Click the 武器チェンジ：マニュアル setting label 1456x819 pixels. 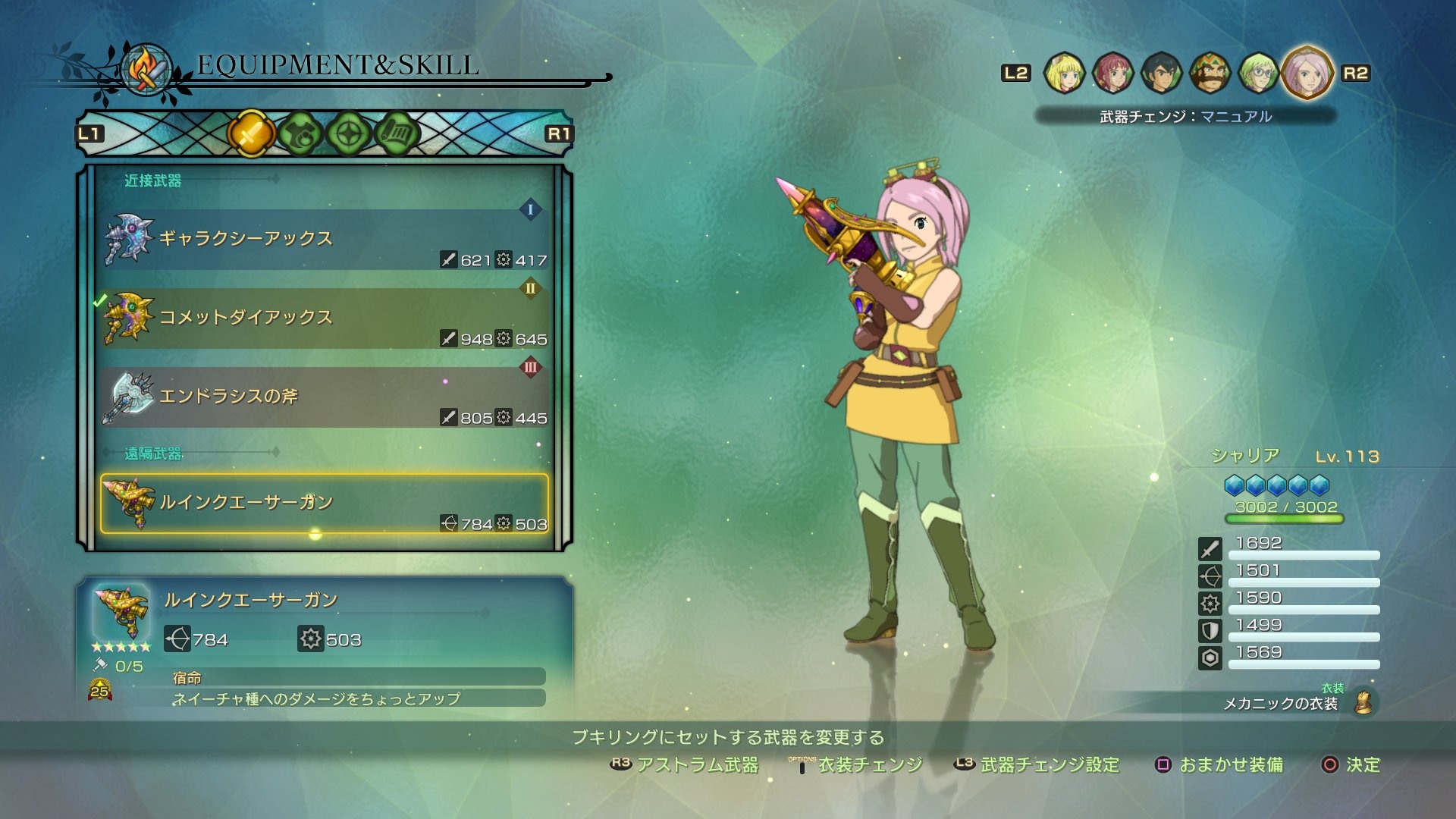1185,116
